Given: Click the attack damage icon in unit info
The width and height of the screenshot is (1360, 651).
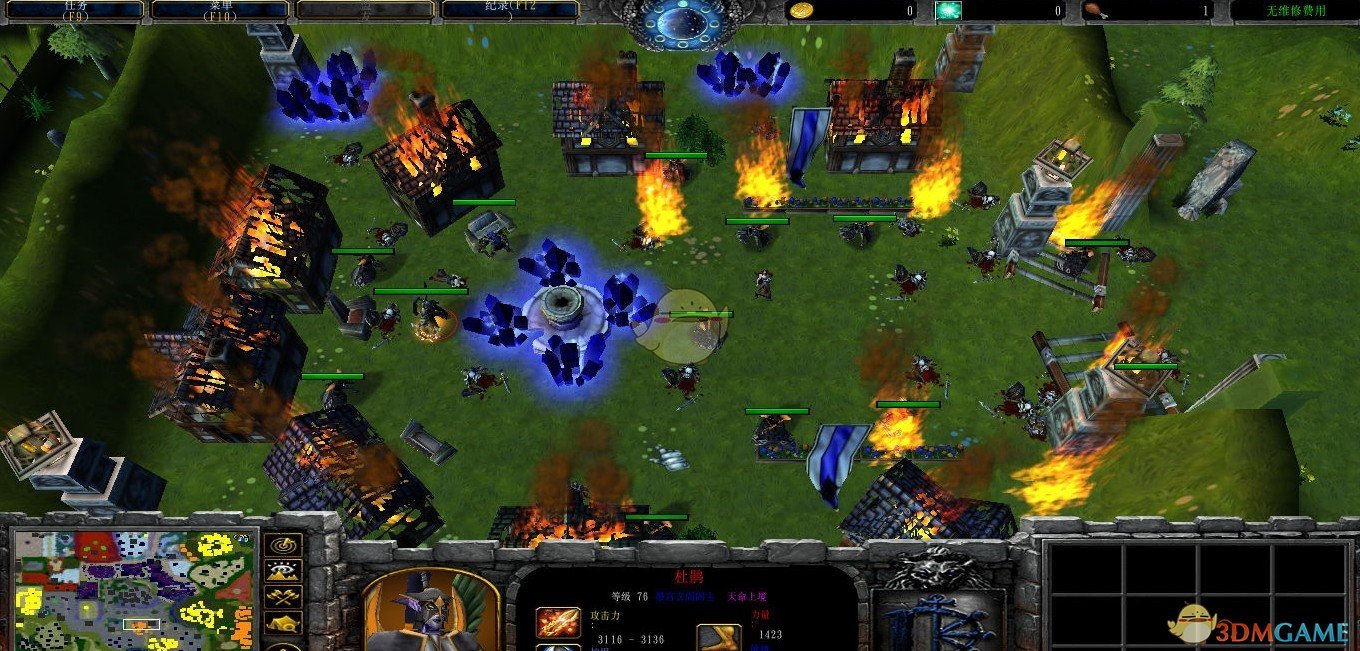Looking at the screenshot, I should point(557,623).
